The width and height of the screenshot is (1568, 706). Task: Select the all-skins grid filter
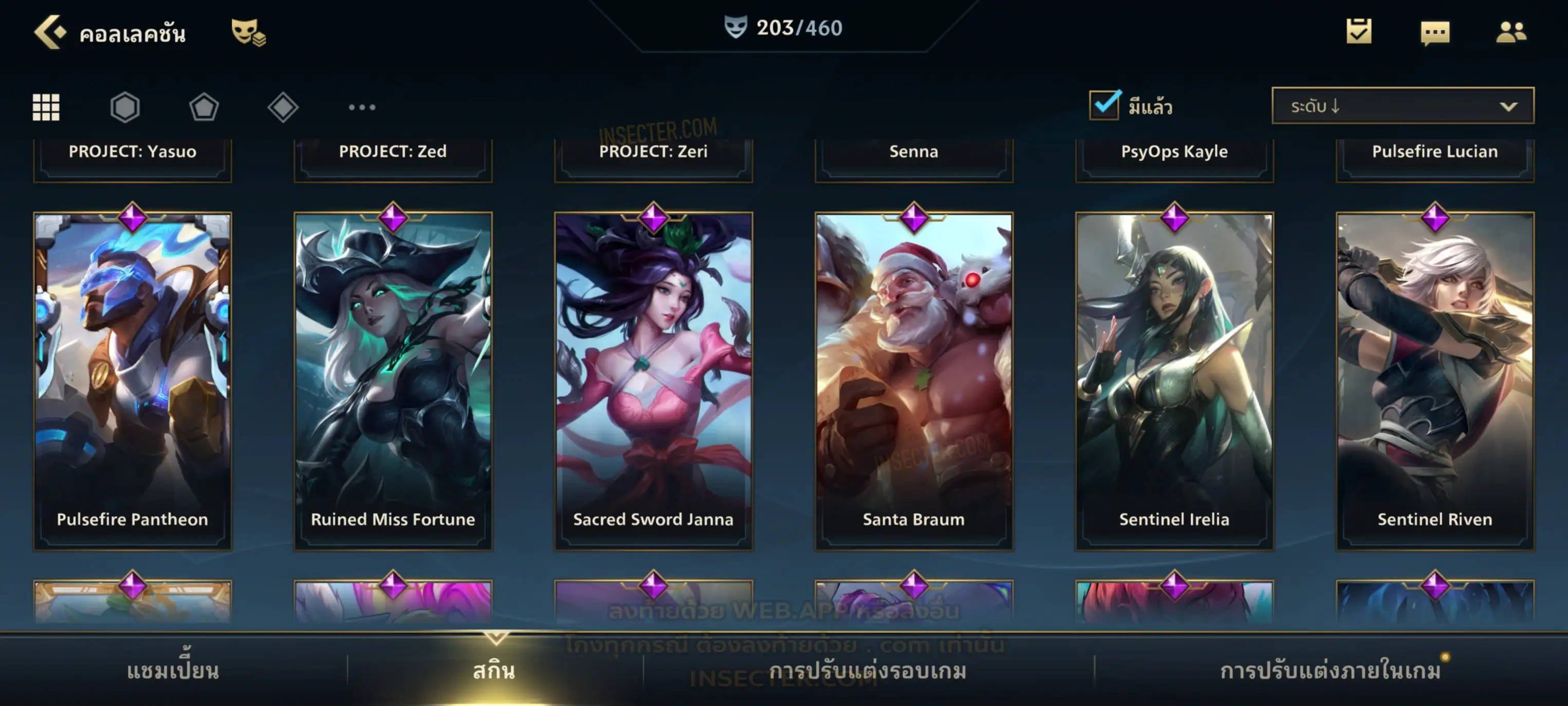point(46,107)
